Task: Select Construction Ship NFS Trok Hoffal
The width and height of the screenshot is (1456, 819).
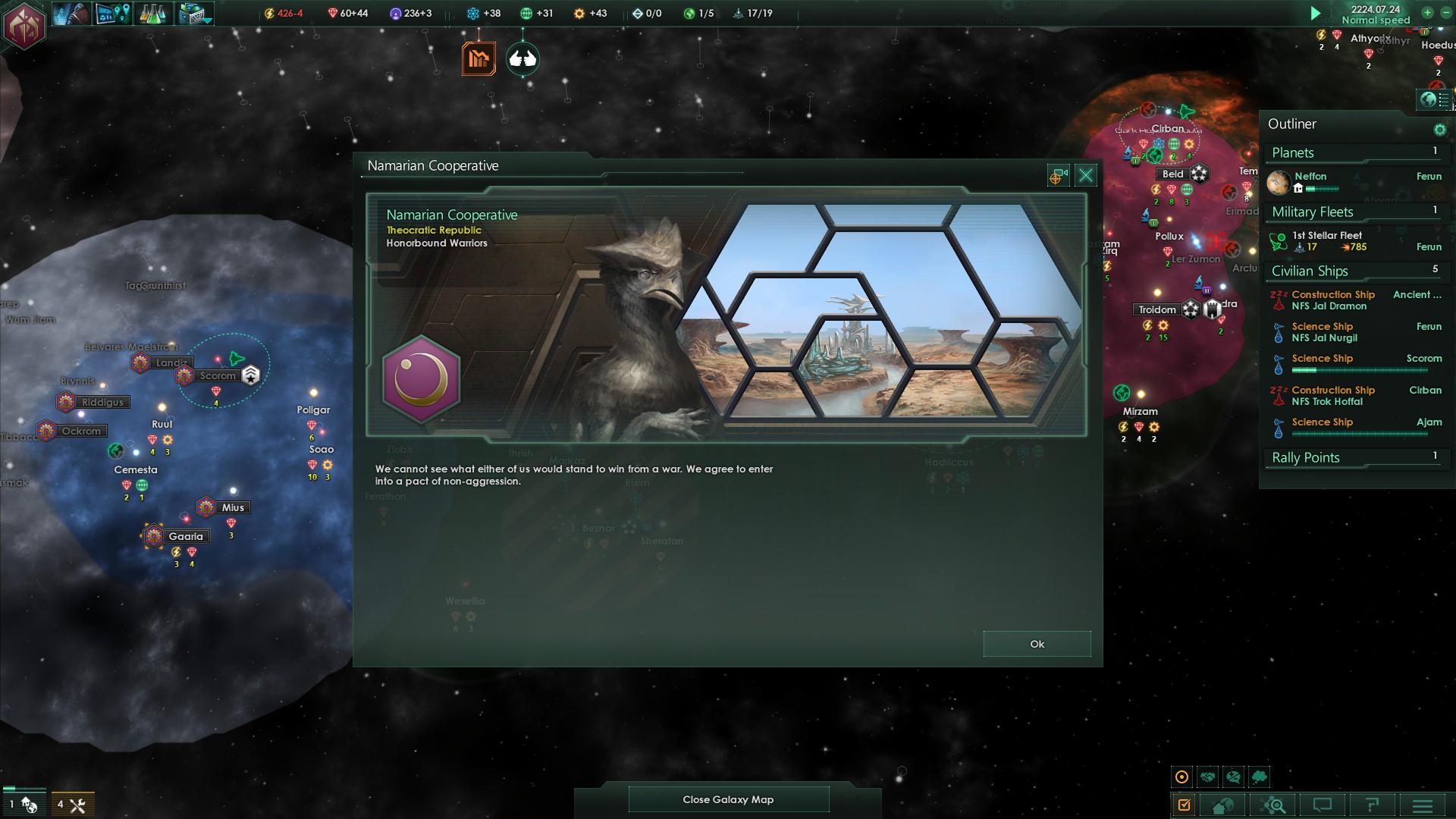Action: tap(1333, 396)
